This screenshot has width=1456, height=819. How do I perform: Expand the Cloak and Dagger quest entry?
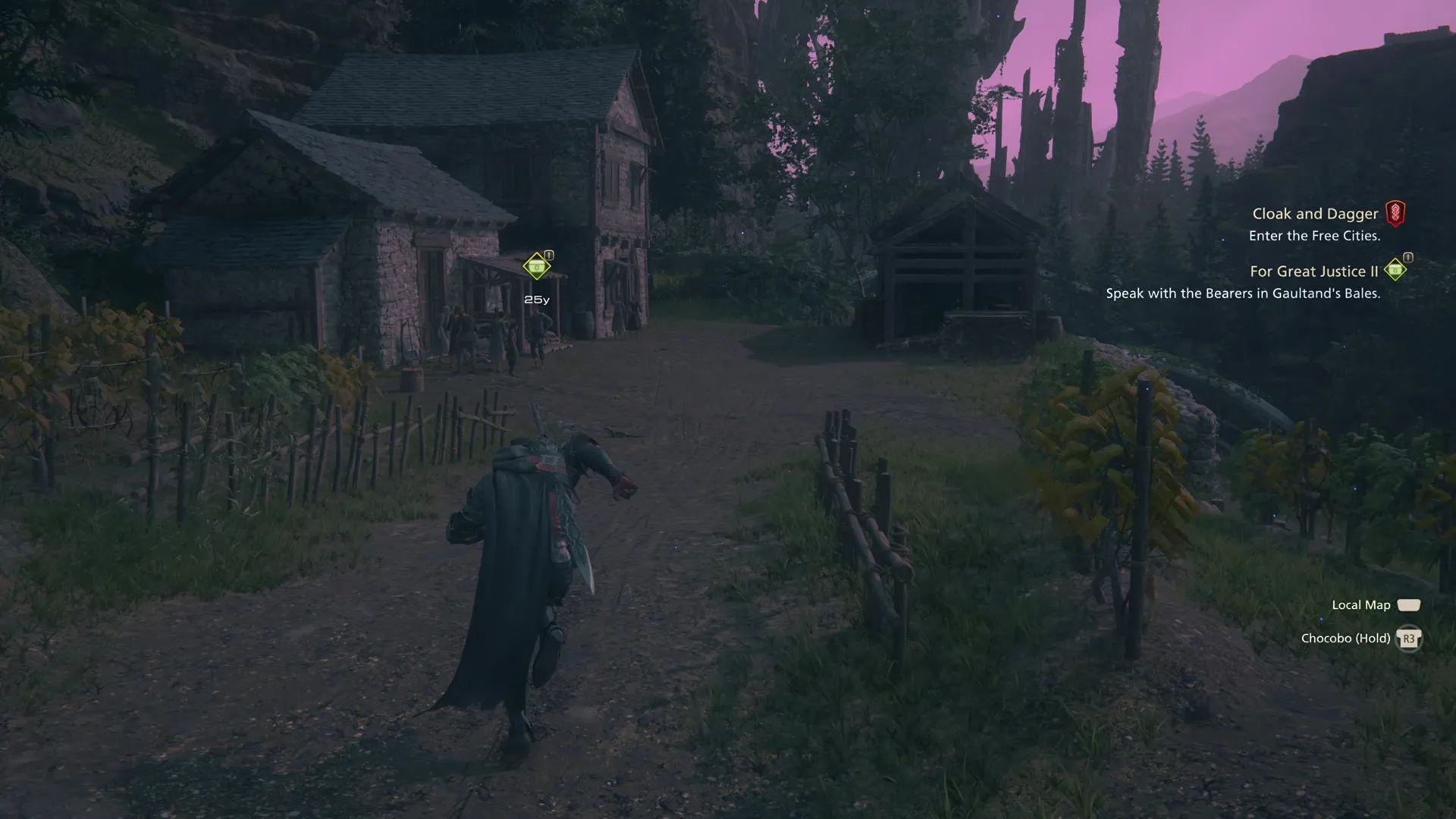click(x=1314, y=213)
